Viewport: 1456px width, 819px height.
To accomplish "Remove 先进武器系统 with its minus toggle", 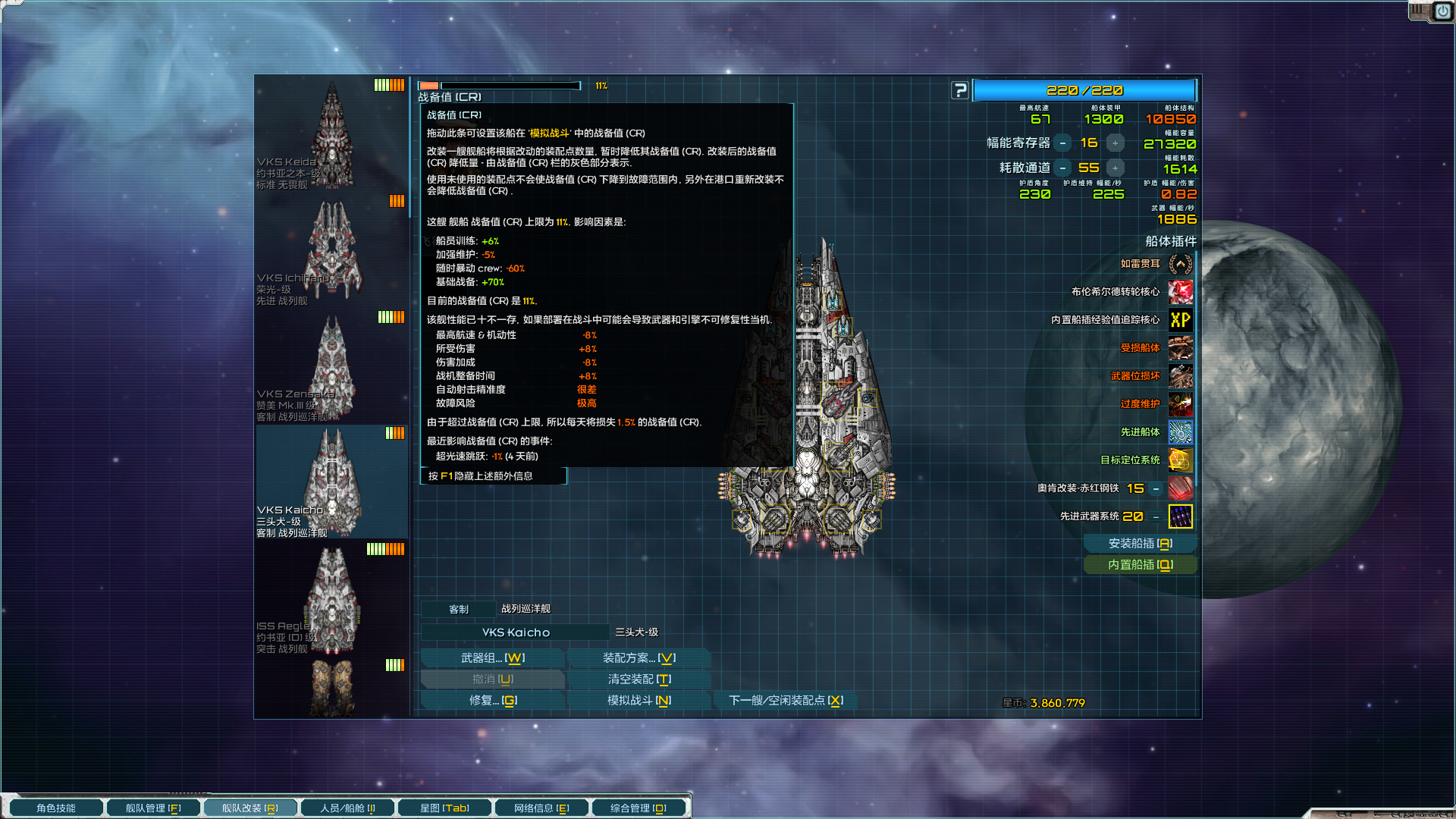I will [1156, 516].
